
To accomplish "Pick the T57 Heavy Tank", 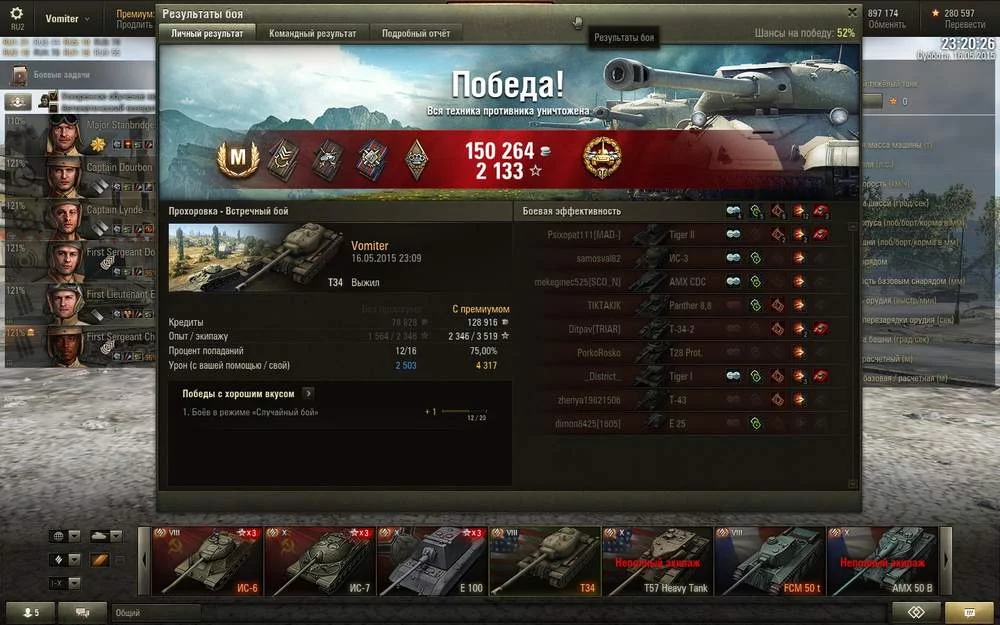I will 656,561.
